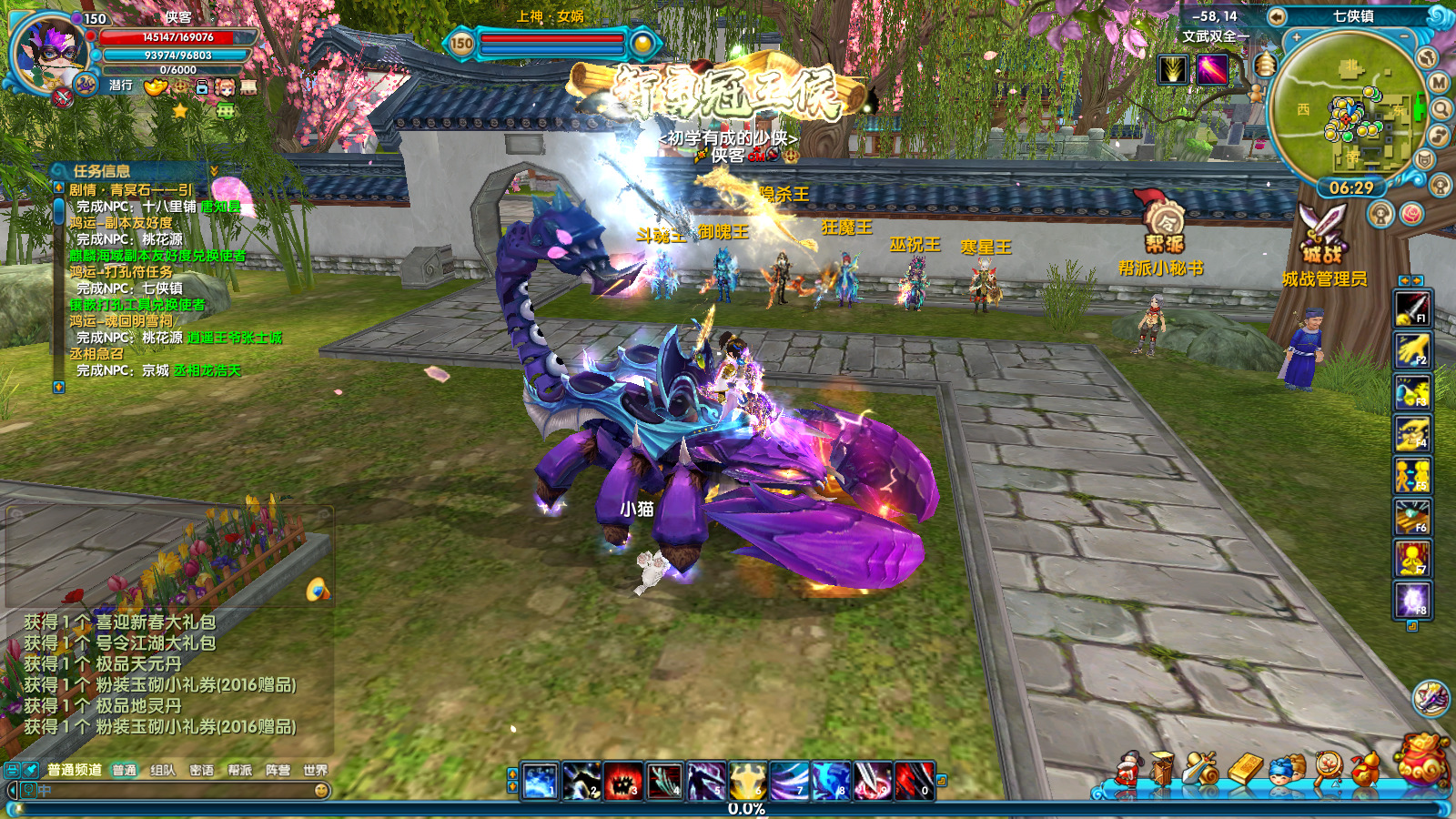Zoom out the minimap with minus button

tap(1404, 36)
